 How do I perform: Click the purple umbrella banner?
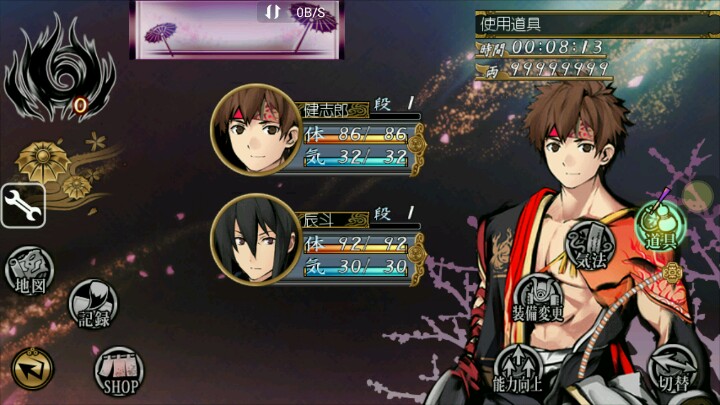tap(236, 30)
